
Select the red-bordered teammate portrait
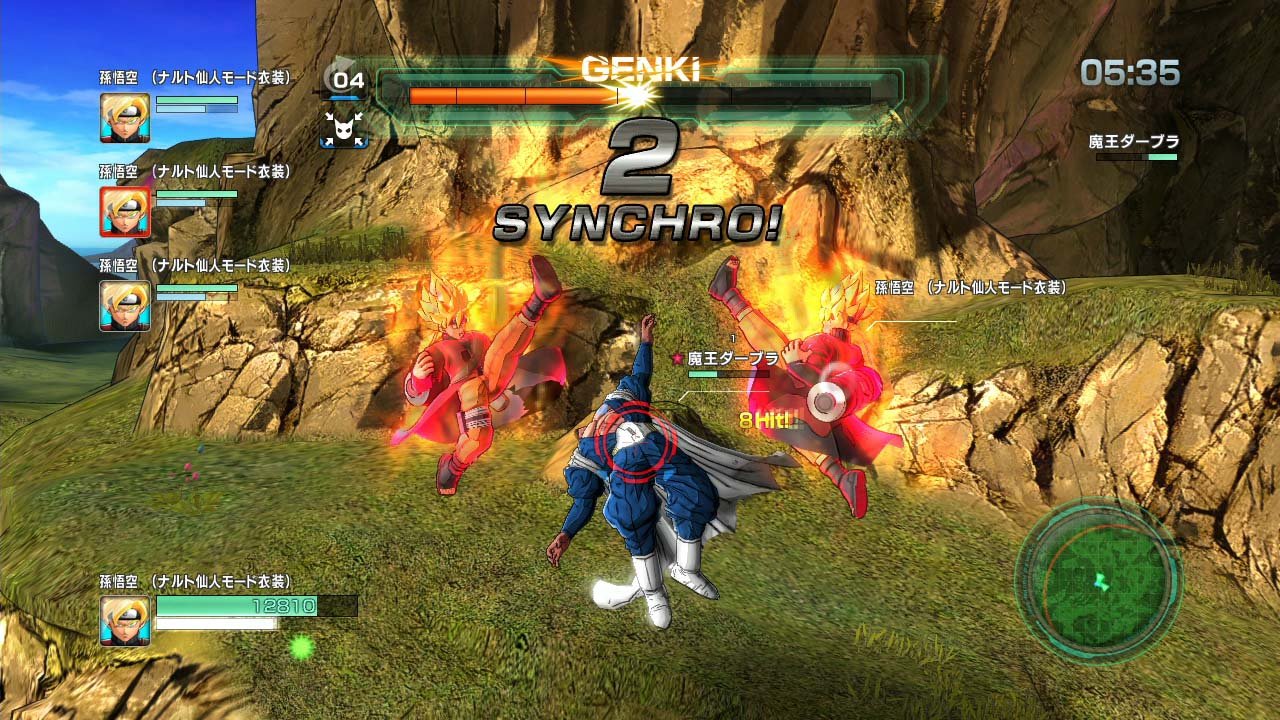(125, 212)
